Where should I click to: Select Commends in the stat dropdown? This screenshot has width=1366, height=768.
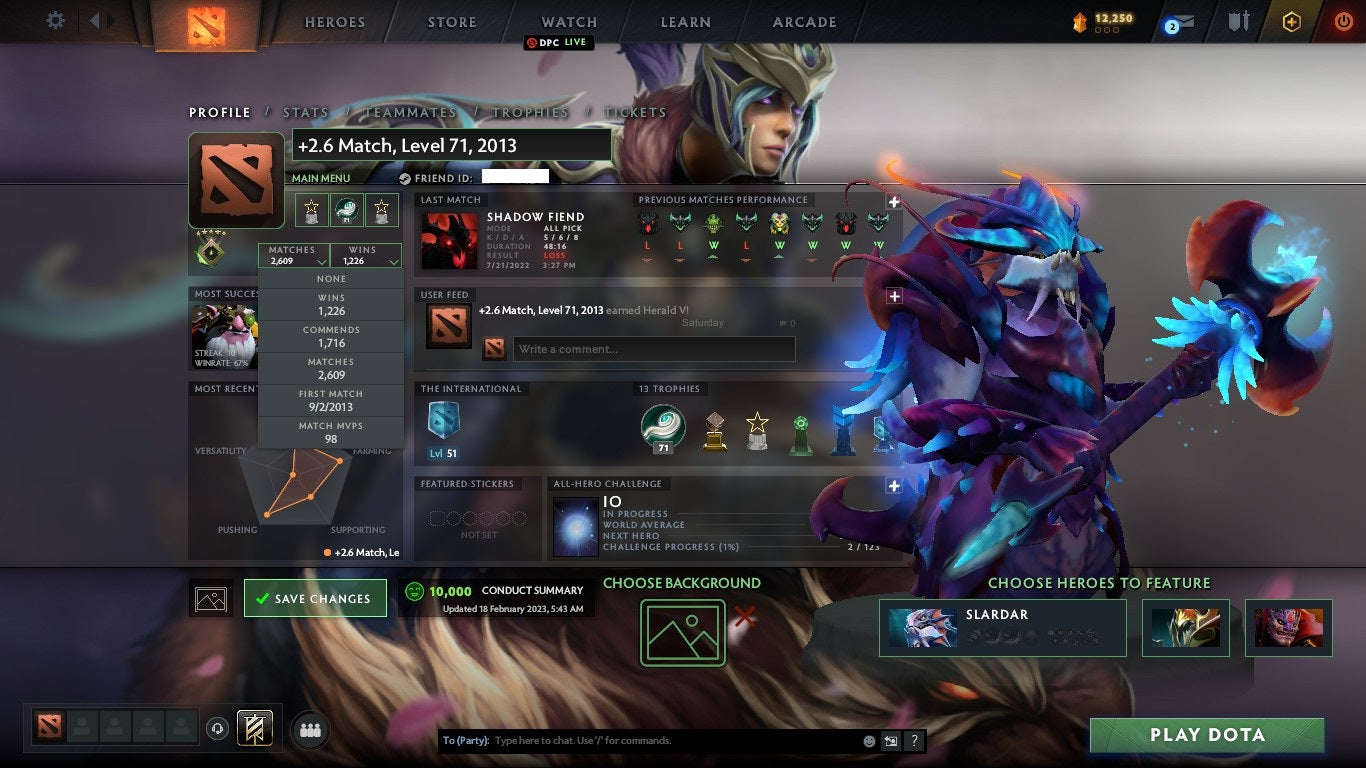(x=331, y=336)
